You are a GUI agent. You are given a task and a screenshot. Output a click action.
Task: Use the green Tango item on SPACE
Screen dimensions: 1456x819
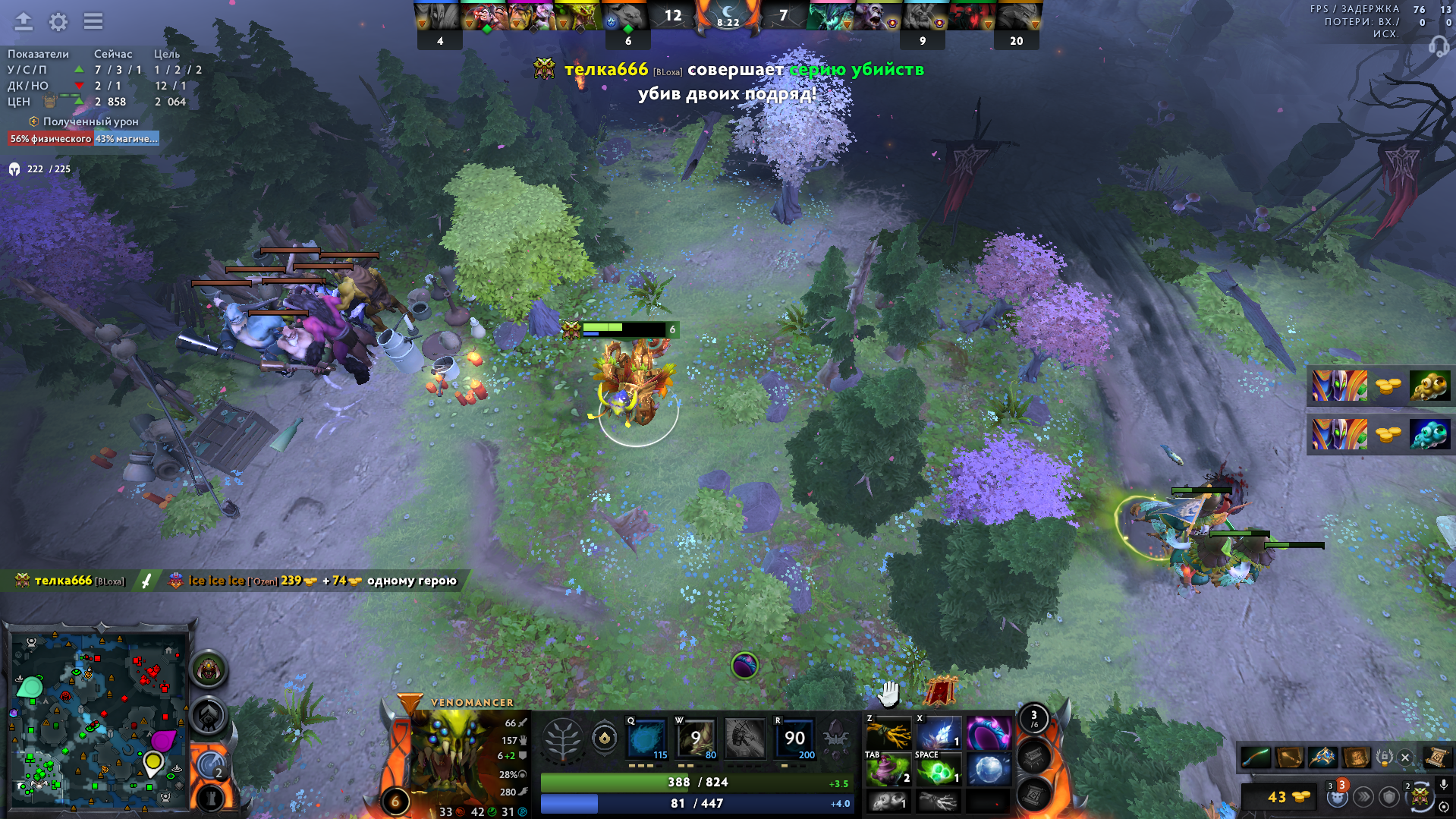click(x=938, y=770)
